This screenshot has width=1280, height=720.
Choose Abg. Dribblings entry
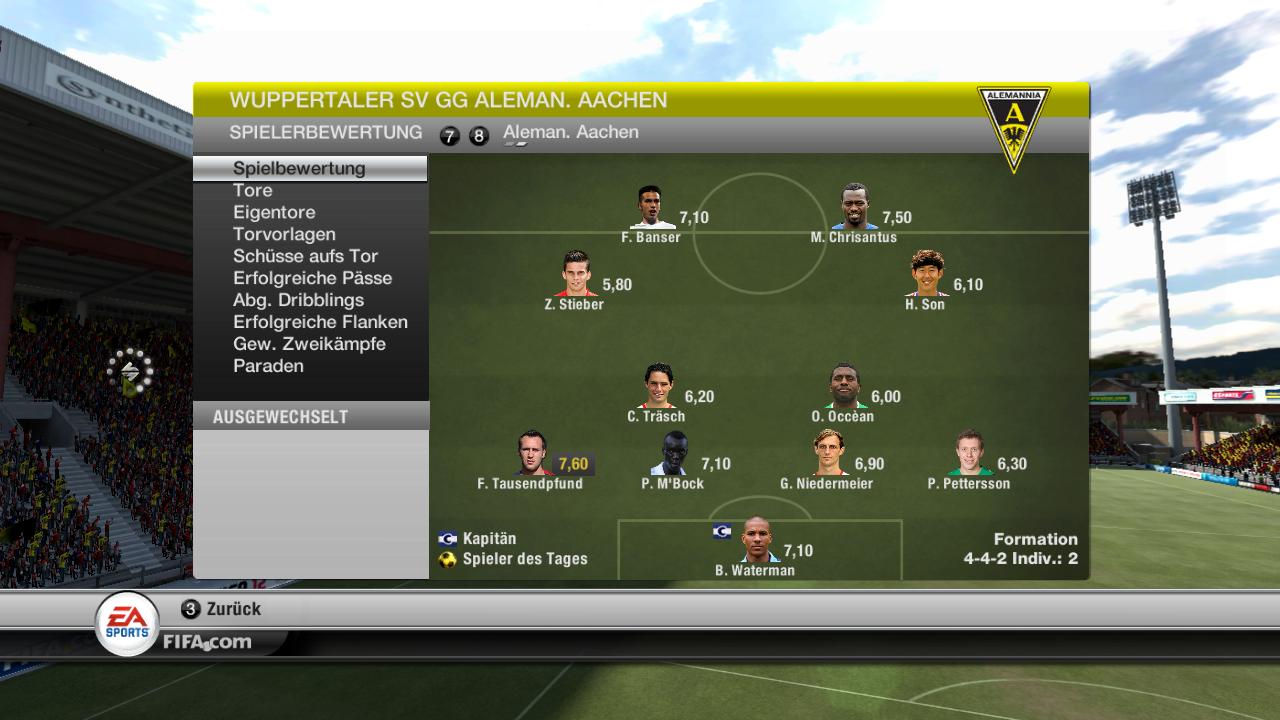click(x=298, y=300)
